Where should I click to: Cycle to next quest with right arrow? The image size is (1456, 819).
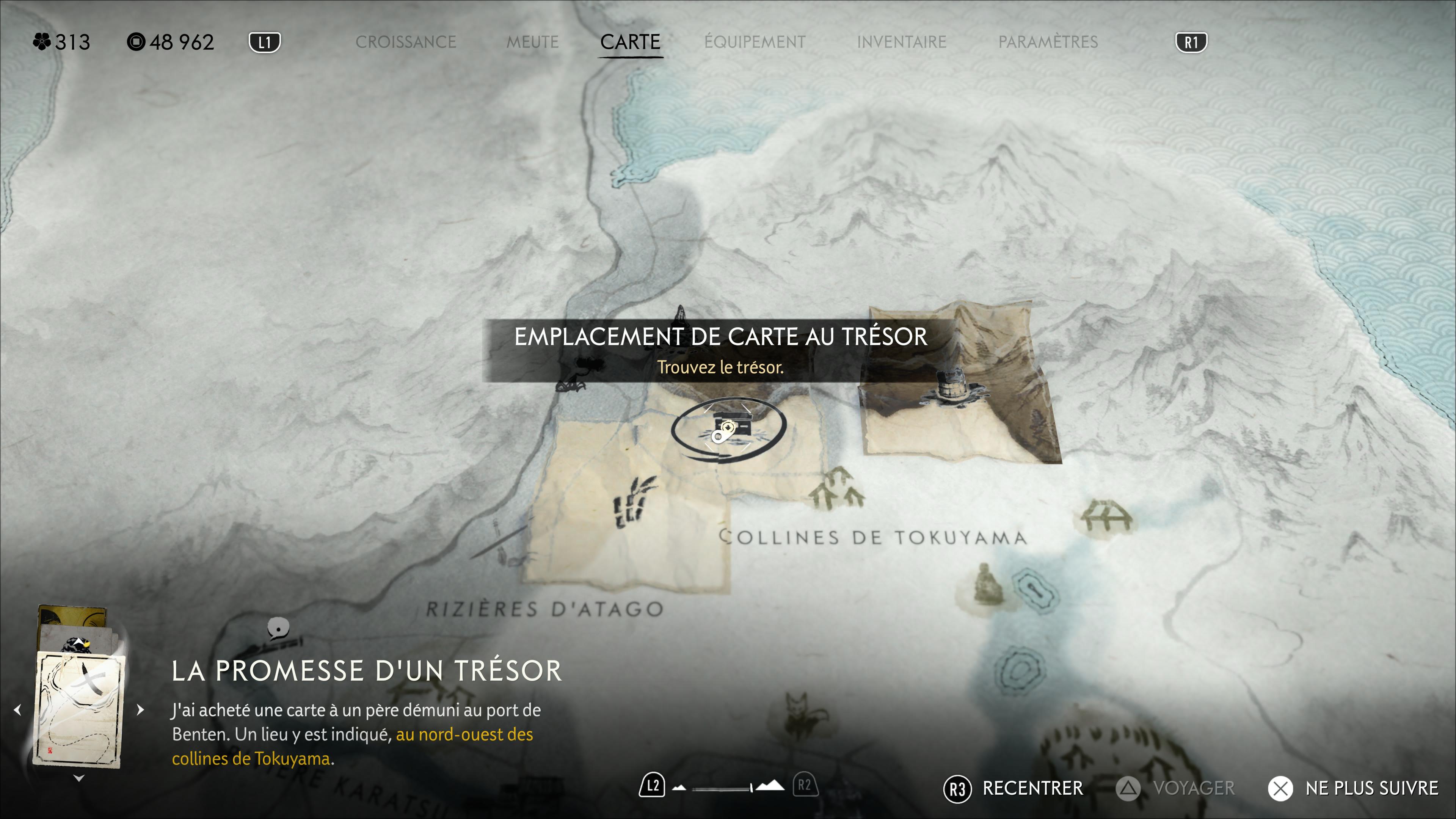(x=140, y=710)
